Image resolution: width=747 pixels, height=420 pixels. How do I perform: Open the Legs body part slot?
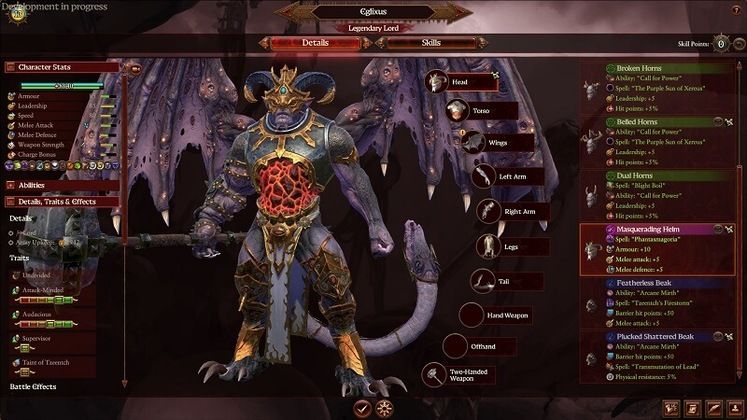511,246
